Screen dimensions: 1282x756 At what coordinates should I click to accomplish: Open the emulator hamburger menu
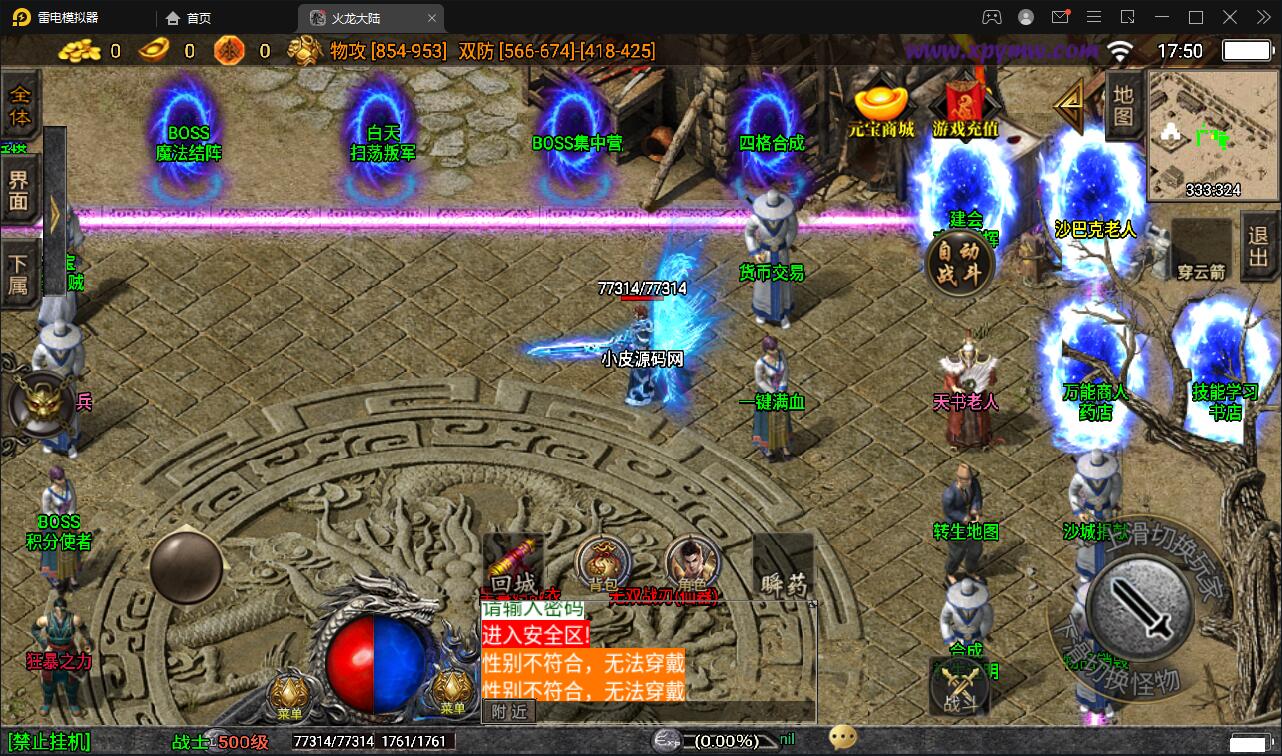point(1094,17)
